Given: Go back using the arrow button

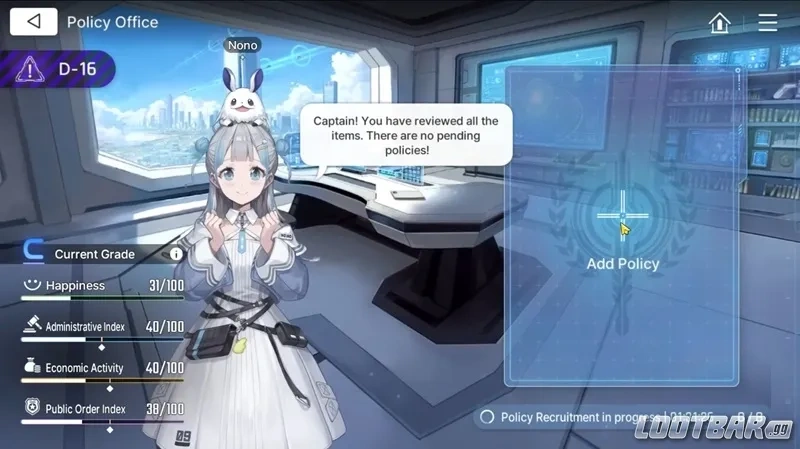Looking at the screenshot, I should pyautogui.click(x=35, y=21).
